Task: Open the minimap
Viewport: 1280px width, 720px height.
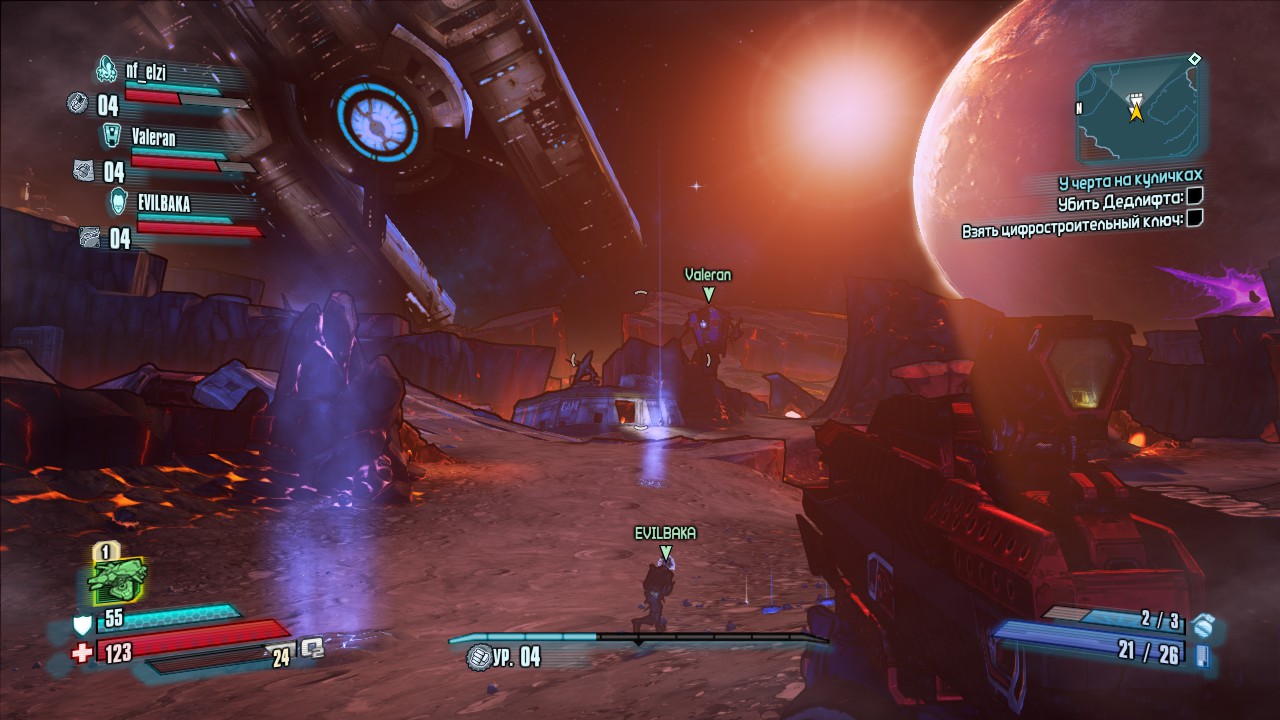Action: point(1138,108)
